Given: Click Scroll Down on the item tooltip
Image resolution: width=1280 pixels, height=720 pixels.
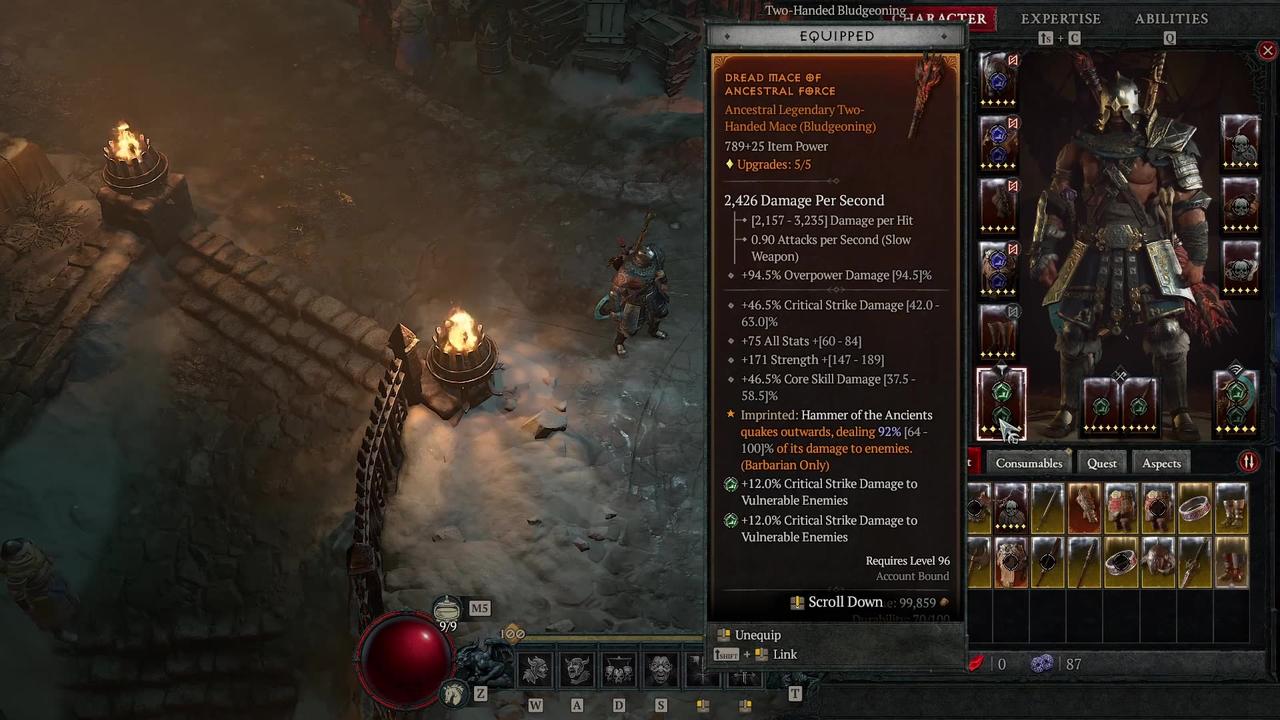Looking at the screenshot, I should tap(845, 602).
